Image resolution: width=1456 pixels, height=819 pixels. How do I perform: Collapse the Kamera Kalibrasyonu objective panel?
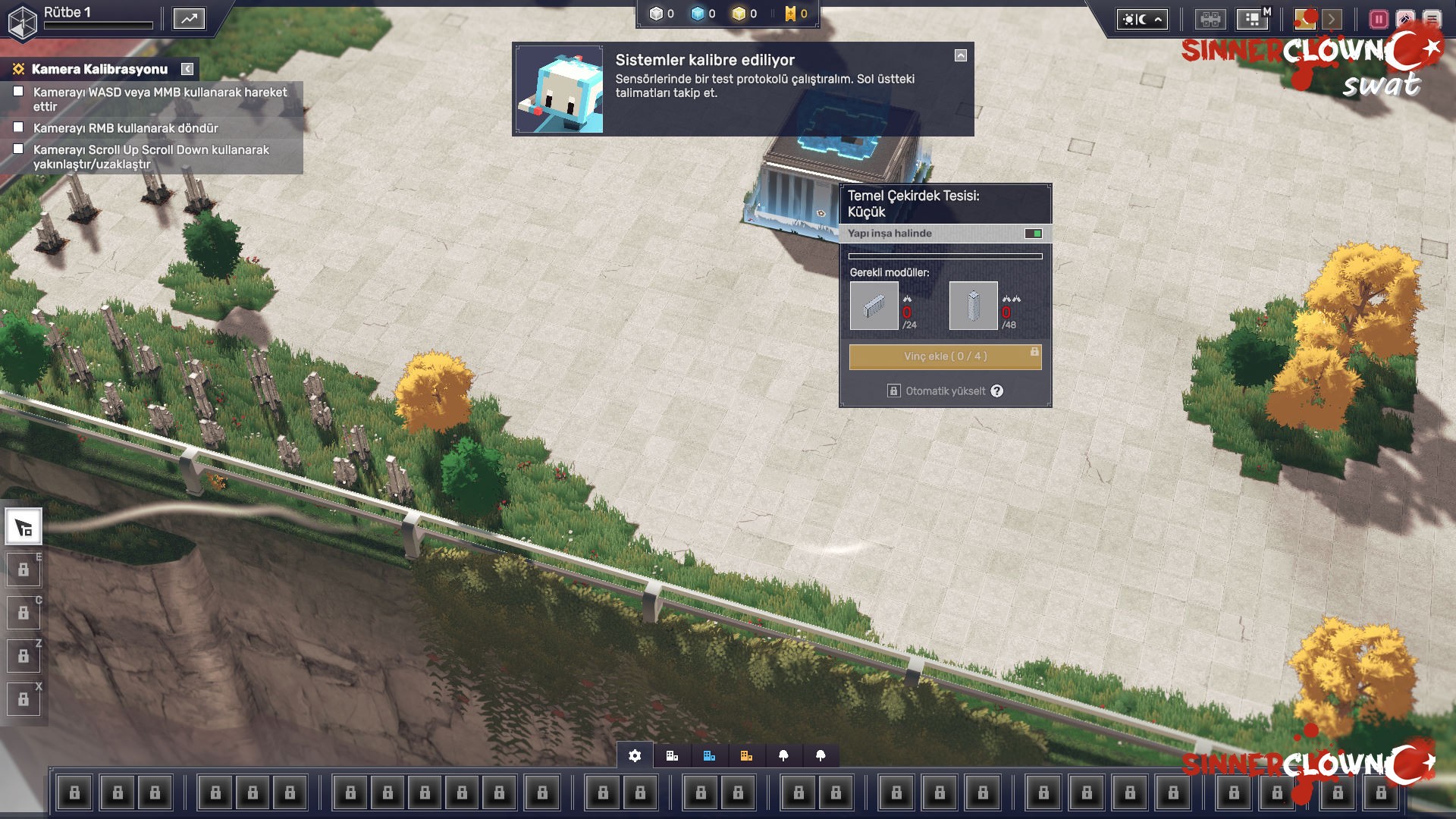coord(187,69)
